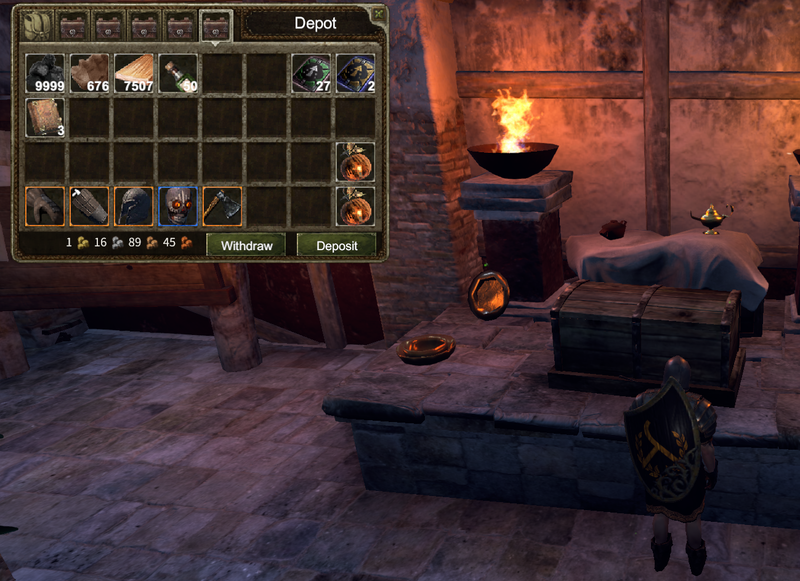
Task: Select the blue card stack of 2
Action: pyautogui.click(x=355, y=73)
